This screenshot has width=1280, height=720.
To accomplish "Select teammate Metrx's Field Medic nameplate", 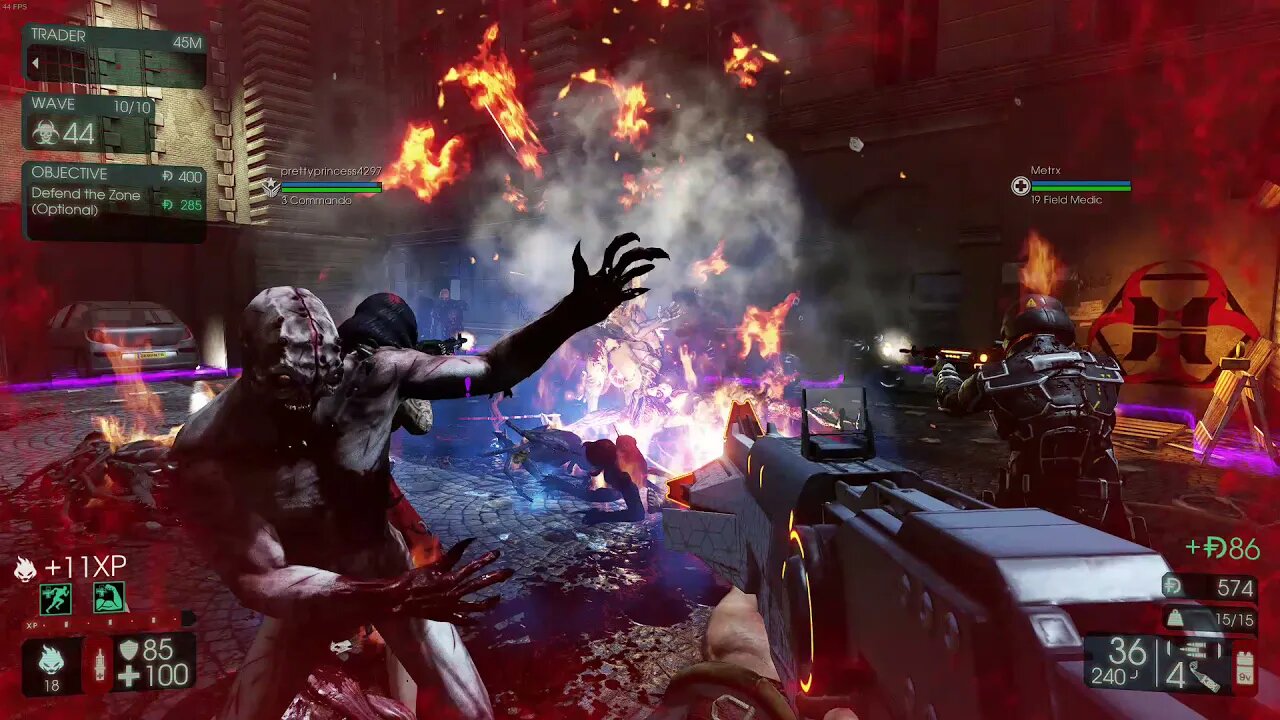I will [1071, 185].
